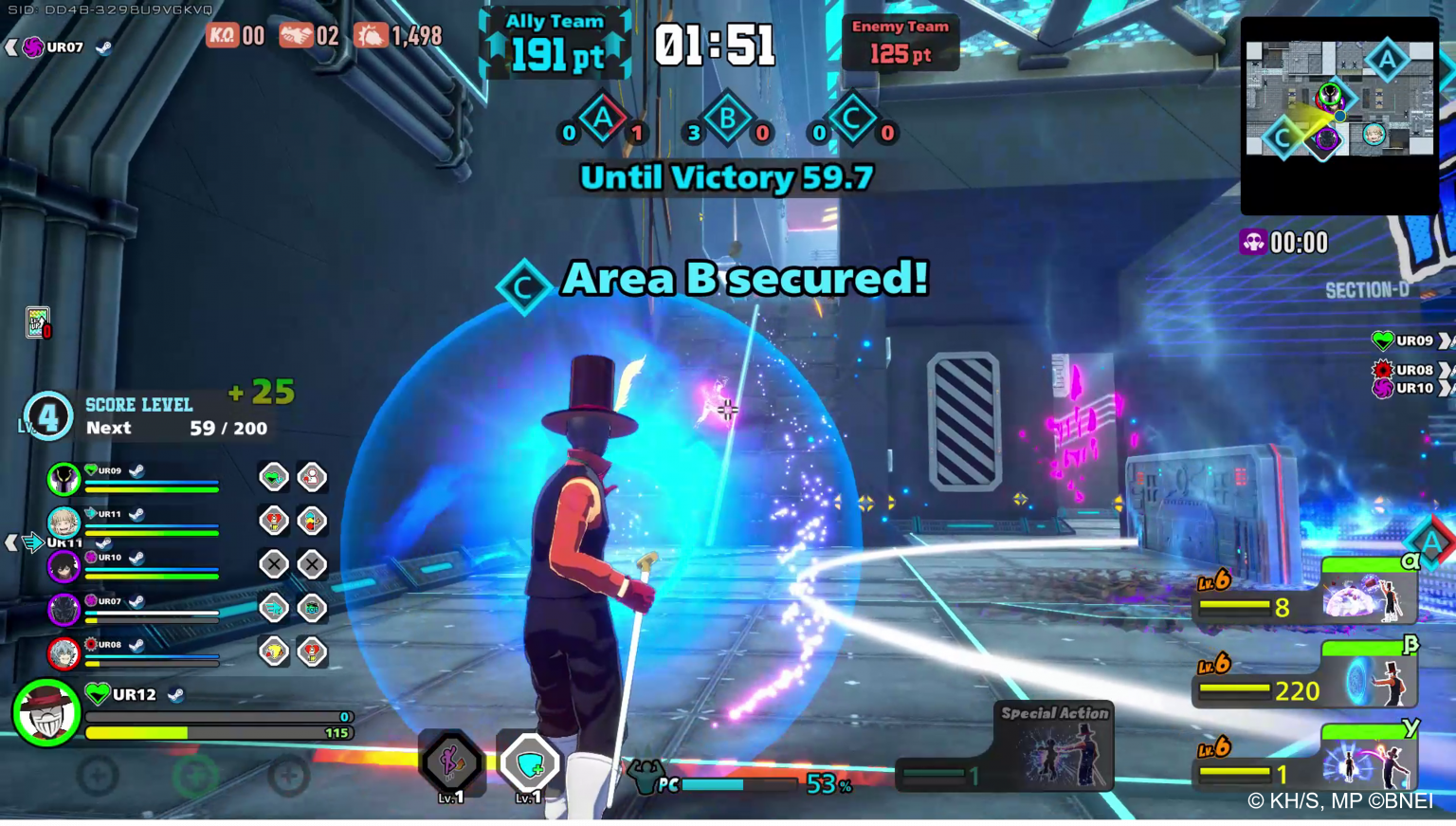The height and width of the screenshot is (826, 1456).
Task: Open the Special Action ability panel
Action: 1052,749
